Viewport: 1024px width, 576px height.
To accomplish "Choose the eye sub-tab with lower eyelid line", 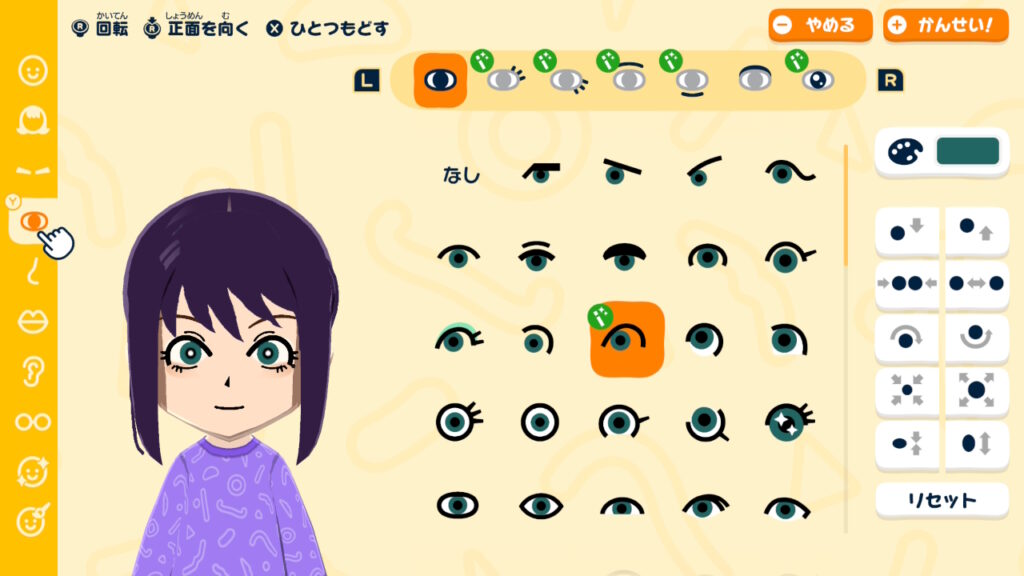I will coord(692,80).
